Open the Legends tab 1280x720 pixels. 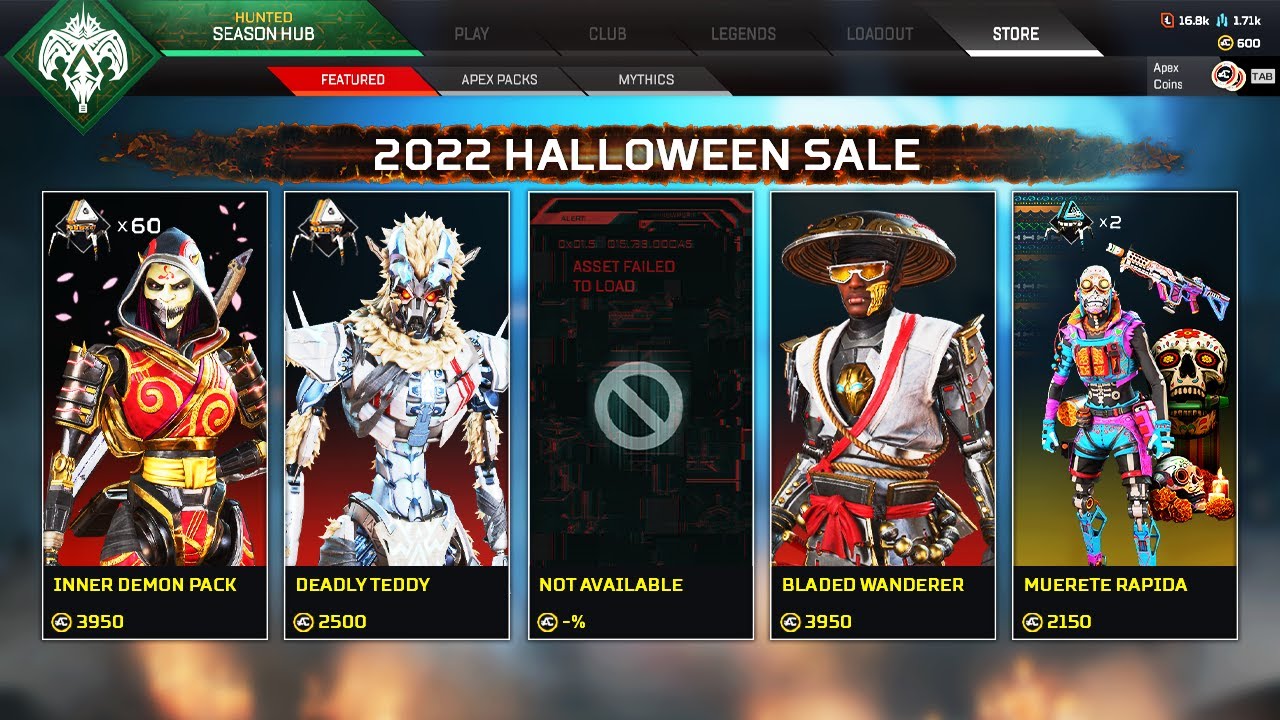[x=743, y=34]
